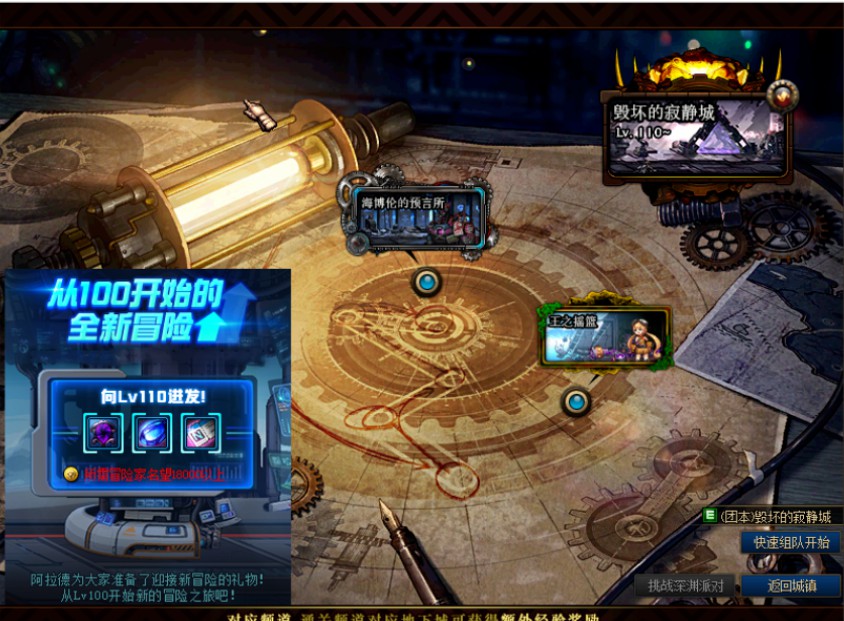Click the purple orb reward icon
The height and width of the screenshot is (621, 844).
(101, 434)
